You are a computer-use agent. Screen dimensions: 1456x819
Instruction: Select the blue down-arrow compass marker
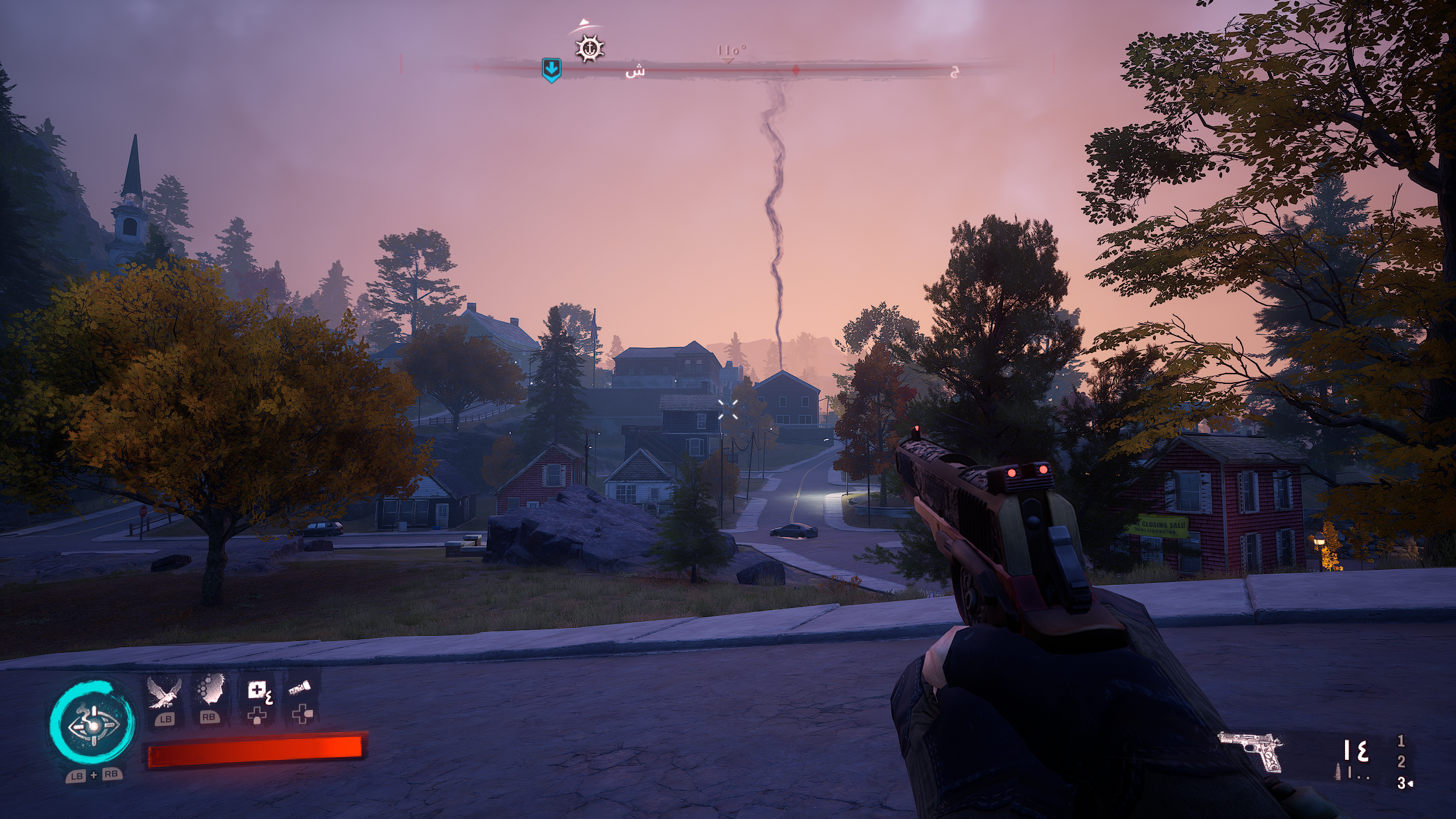coord(551,69)
